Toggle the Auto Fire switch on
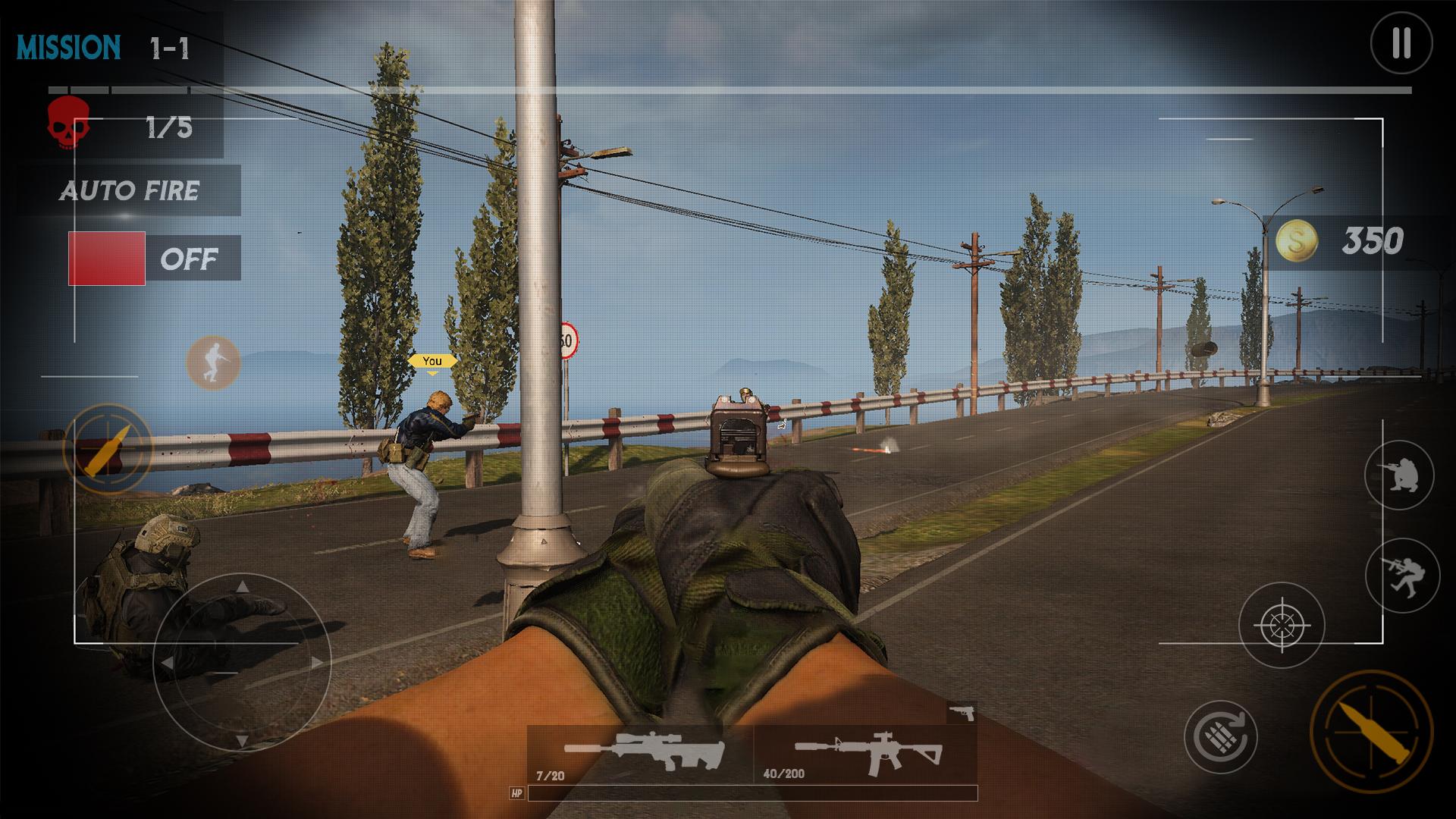 [x=107, y=259]
